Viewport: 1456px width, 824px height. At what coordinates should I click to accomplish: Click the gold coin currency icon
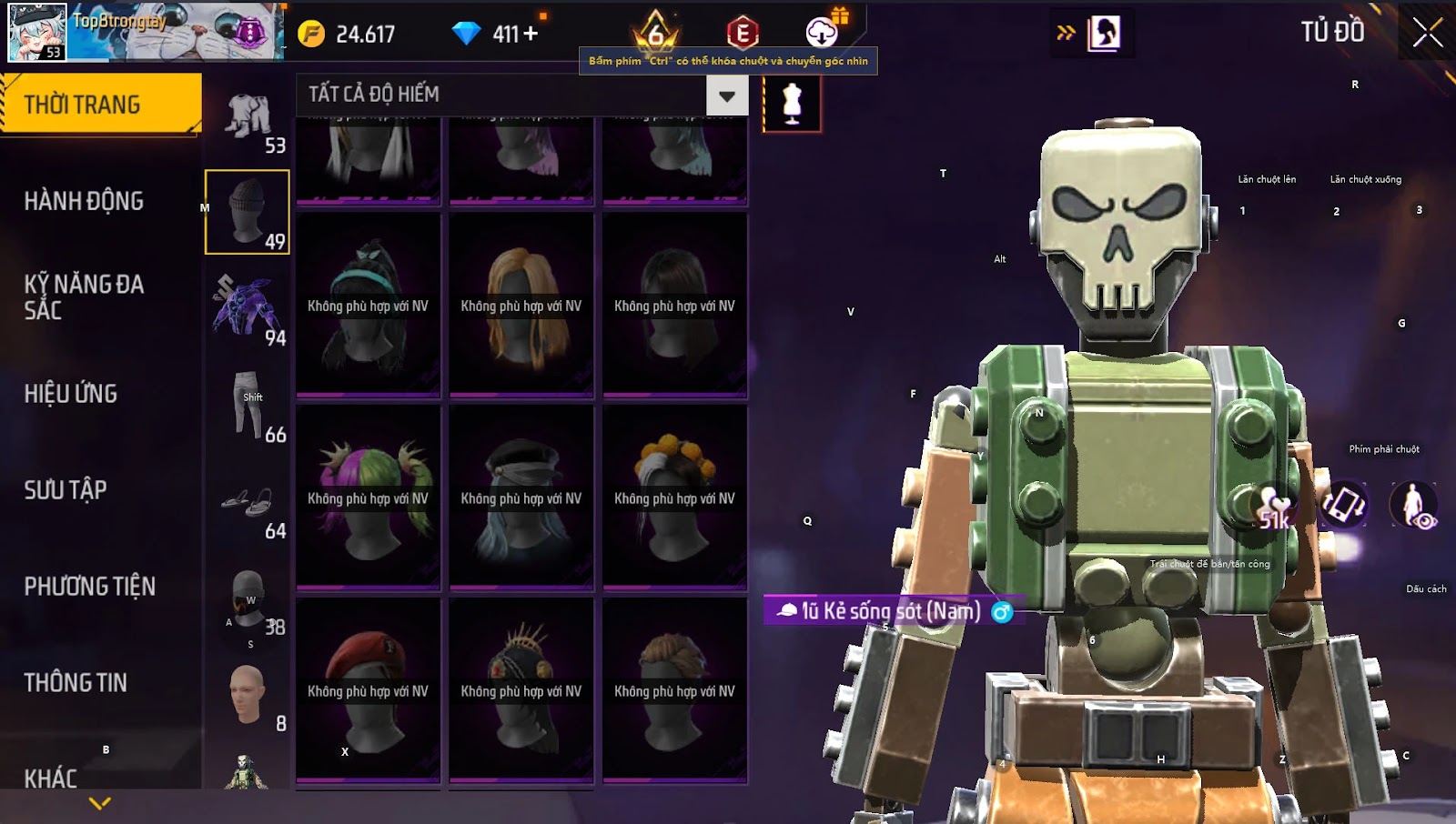pos(311,34)
